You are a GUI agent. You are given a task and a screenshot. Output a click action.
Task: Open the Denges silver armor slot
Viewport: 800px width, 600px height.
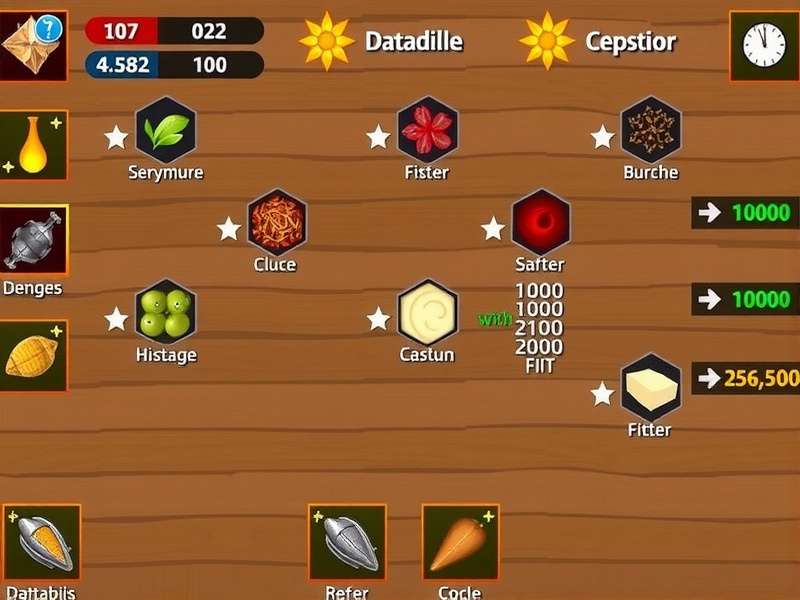pos(34,241)
